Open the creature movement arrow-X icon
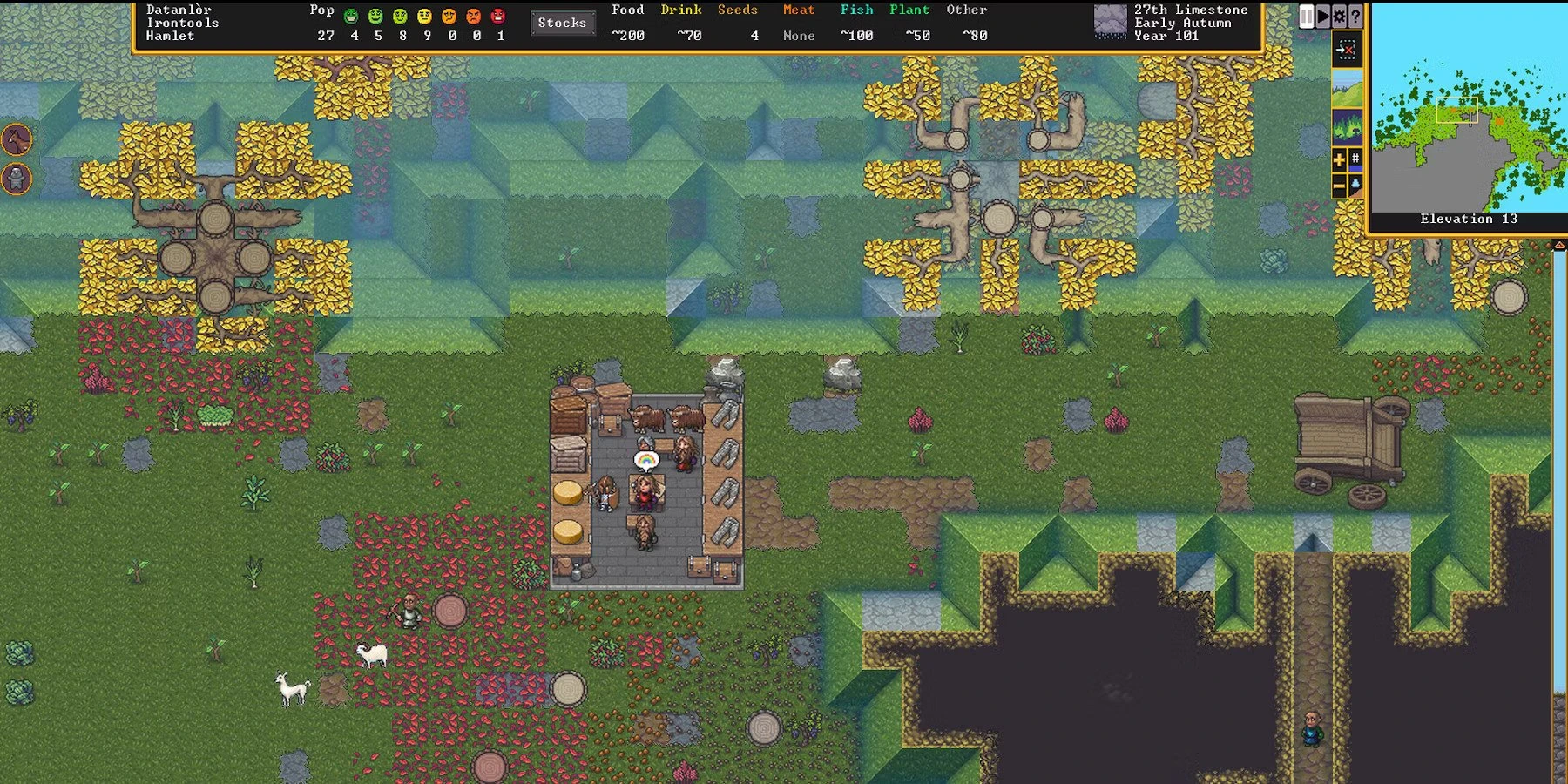Screen dimensions: 1568x784 (x=1347, y=50)
